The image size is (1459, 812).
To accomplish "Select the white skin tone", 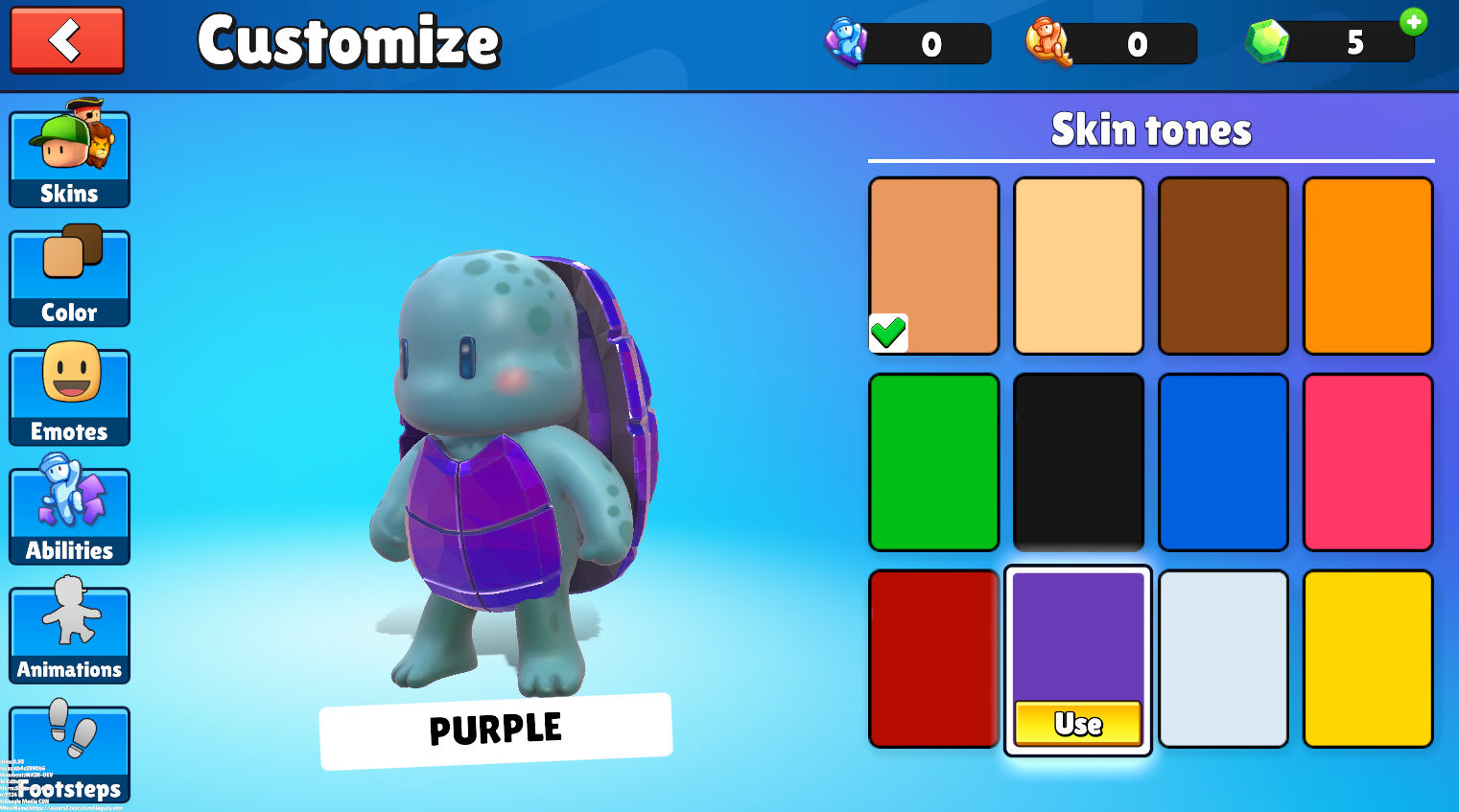I will point(1223,659).
